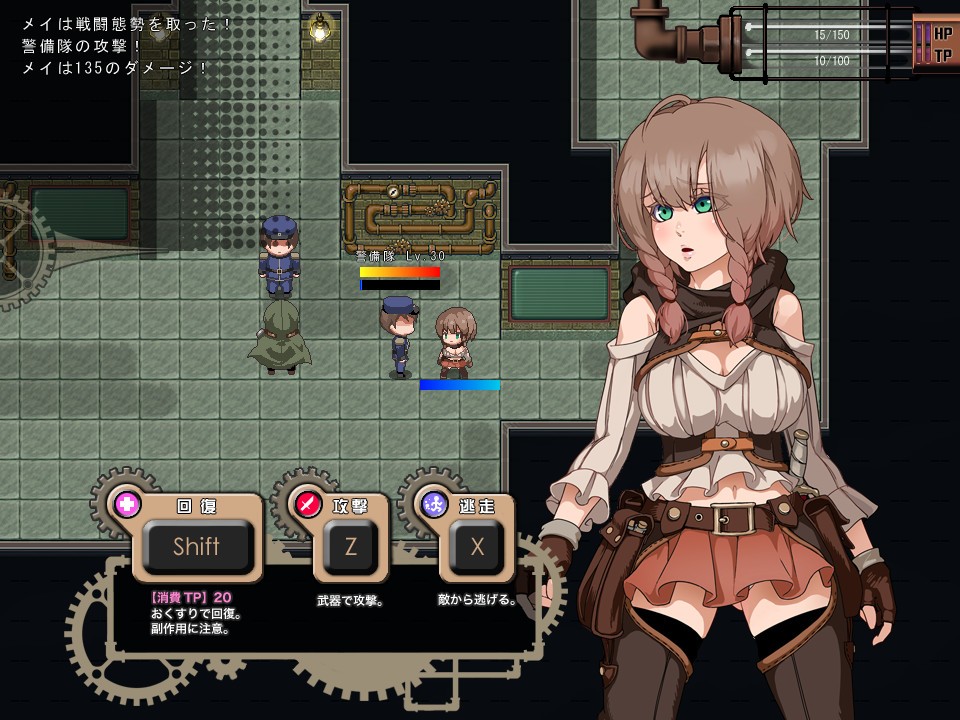Activate the 逃走 escape action
The image size is (960, 720).
(x=477, y=547)
